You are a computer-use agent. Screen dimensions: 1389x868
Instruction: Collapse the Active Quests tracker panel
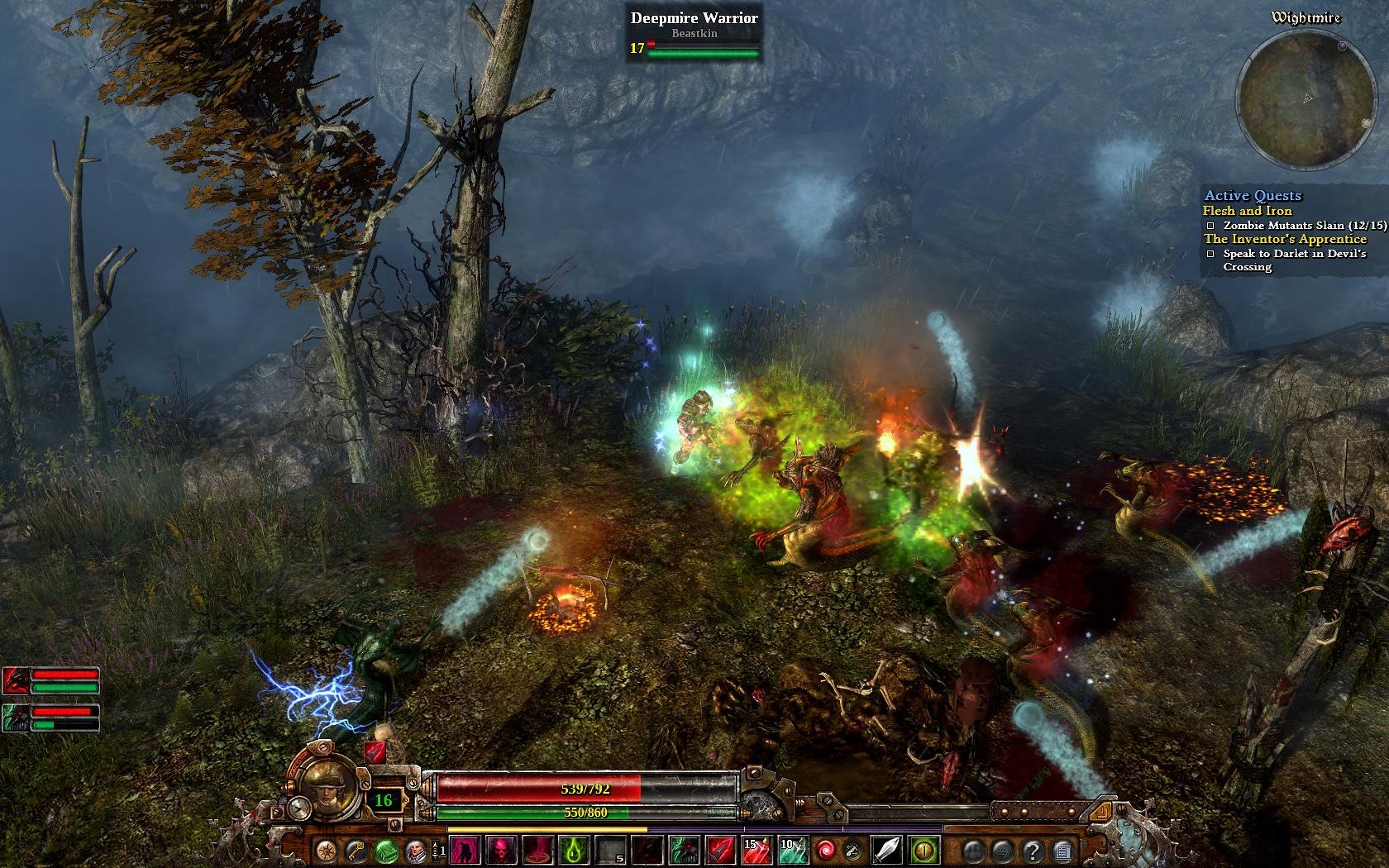point(1254,196)
